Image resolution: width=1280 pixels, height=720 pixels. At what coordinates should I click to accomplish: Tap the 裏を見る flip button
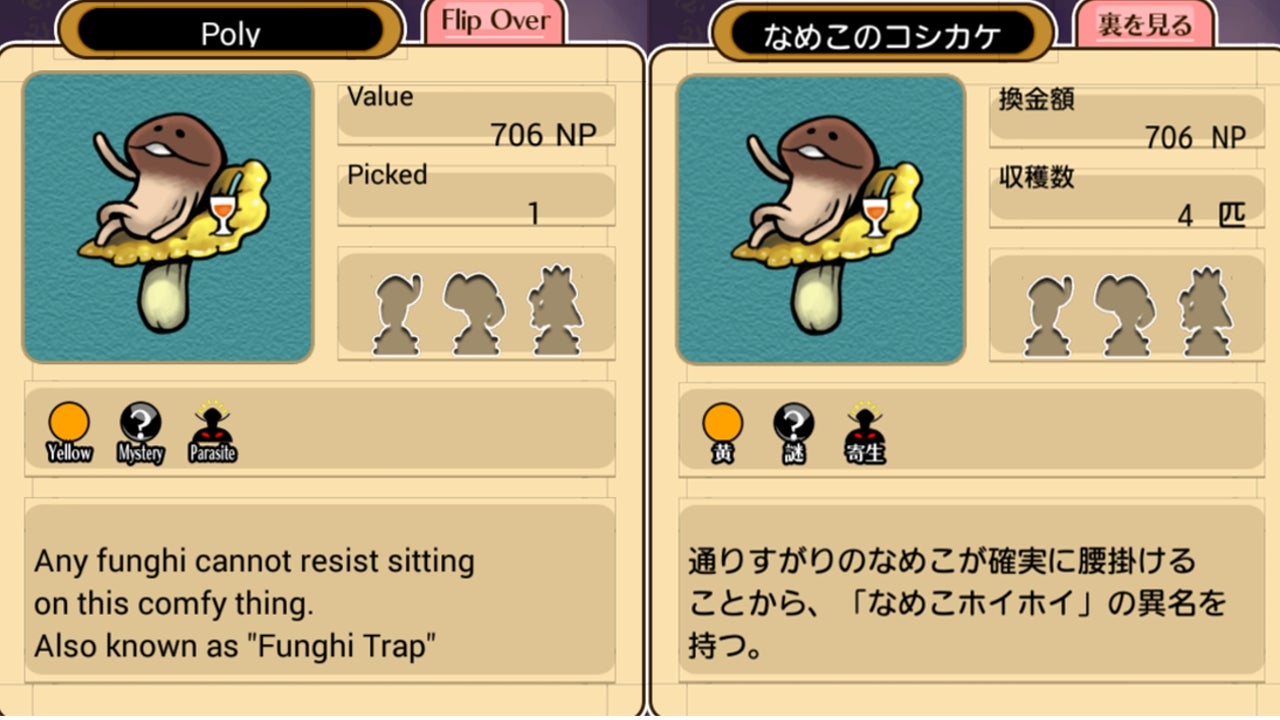pyautogui.click(x=1144, y=24)
